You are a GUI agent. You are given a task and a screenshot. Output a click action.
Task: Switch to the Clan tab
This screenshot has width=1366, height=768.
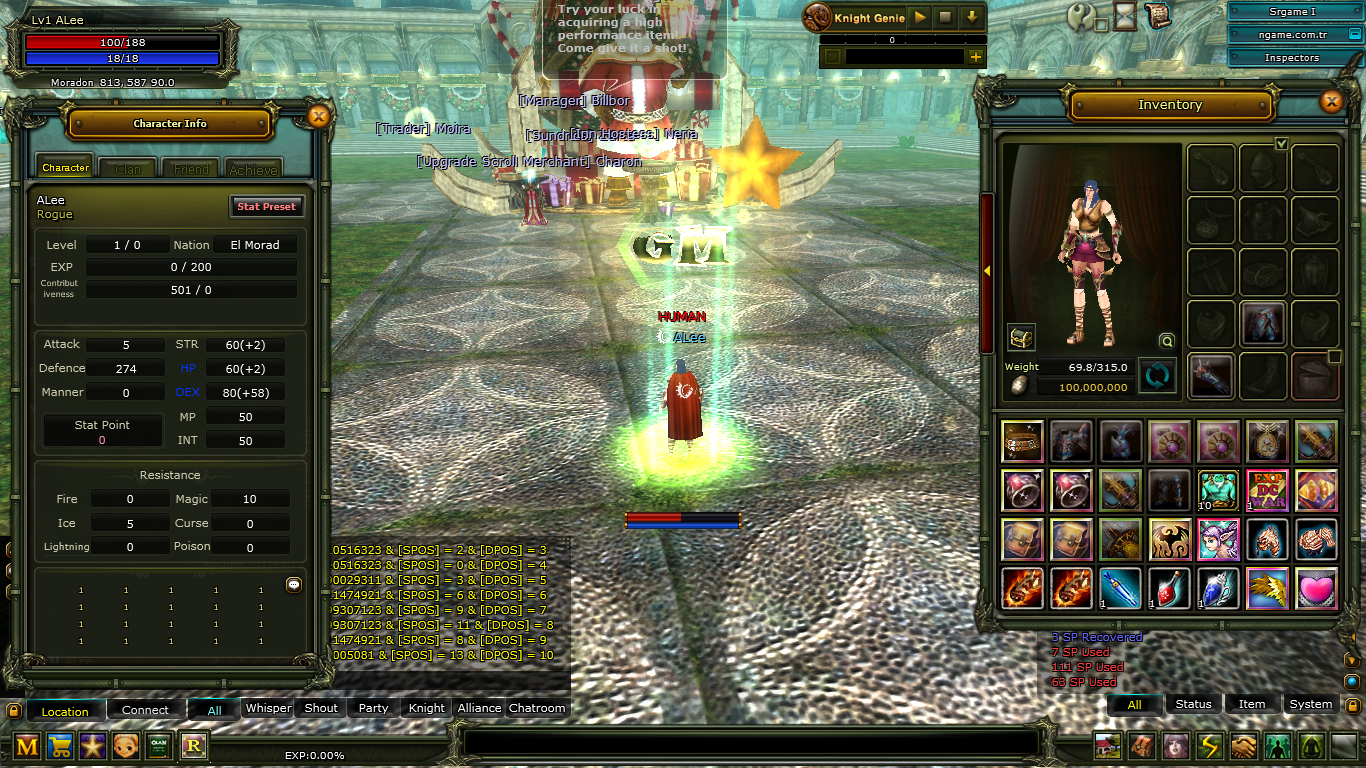pyautogui.click(x=127, y=169)
